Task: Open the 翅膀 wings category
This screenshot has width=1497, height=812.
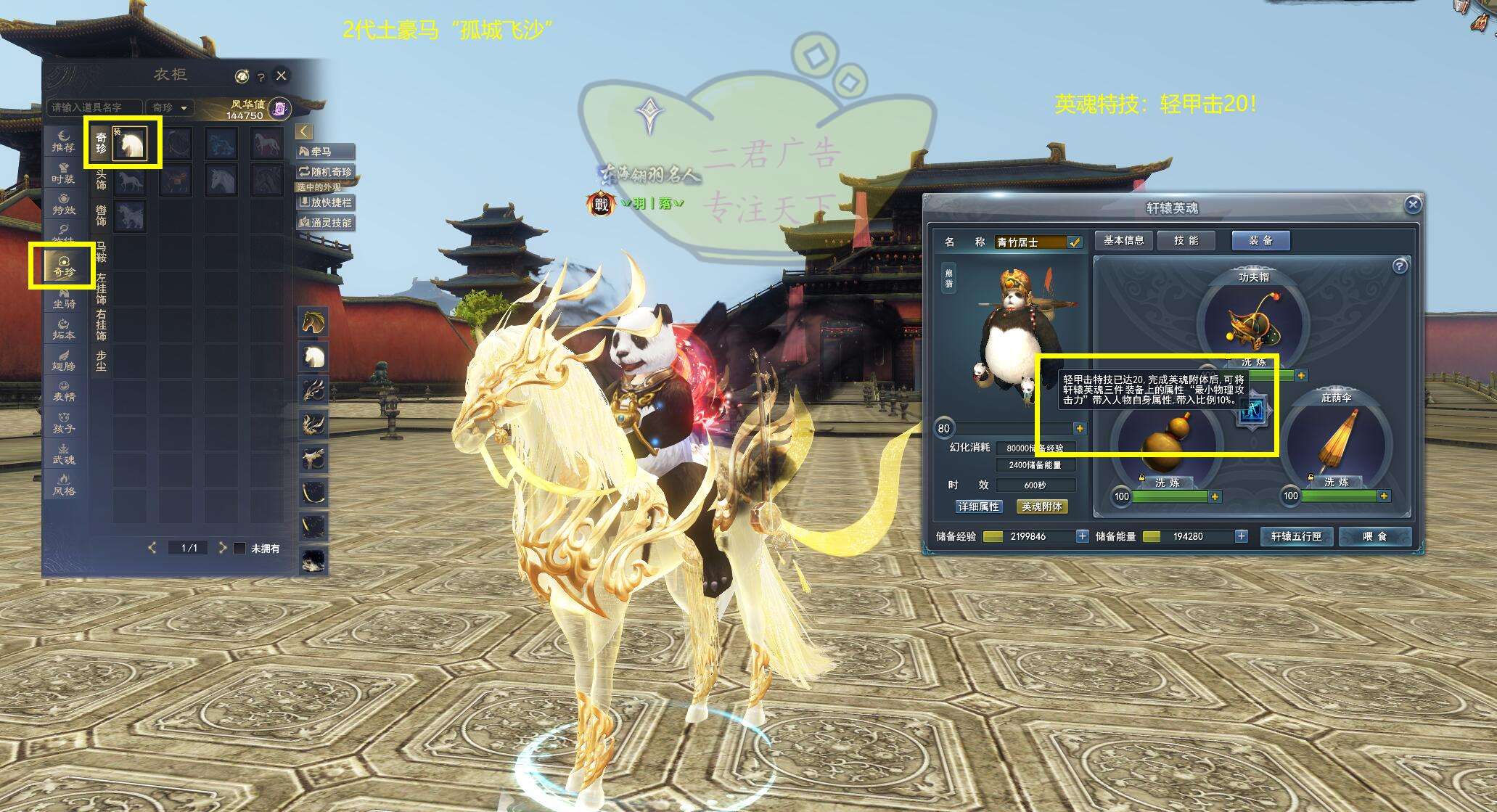Action: (x=64, y=361)
